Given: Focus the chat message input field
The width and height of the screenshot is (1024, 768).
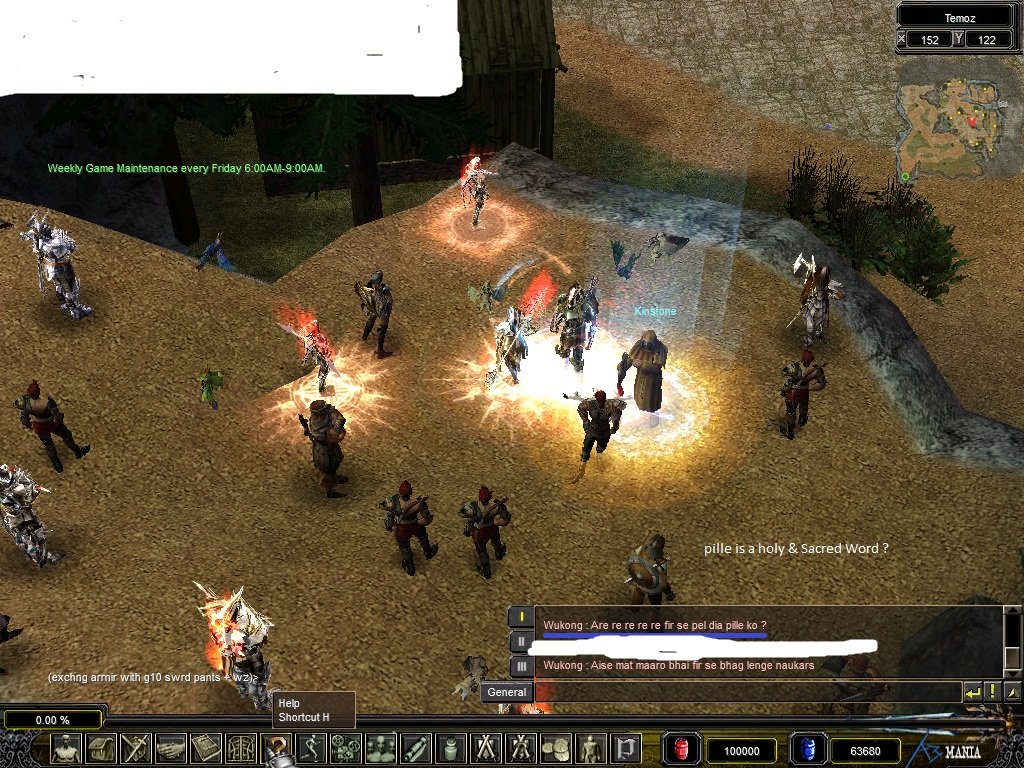Looking at the screenshot, I should [x=746, y=692].
